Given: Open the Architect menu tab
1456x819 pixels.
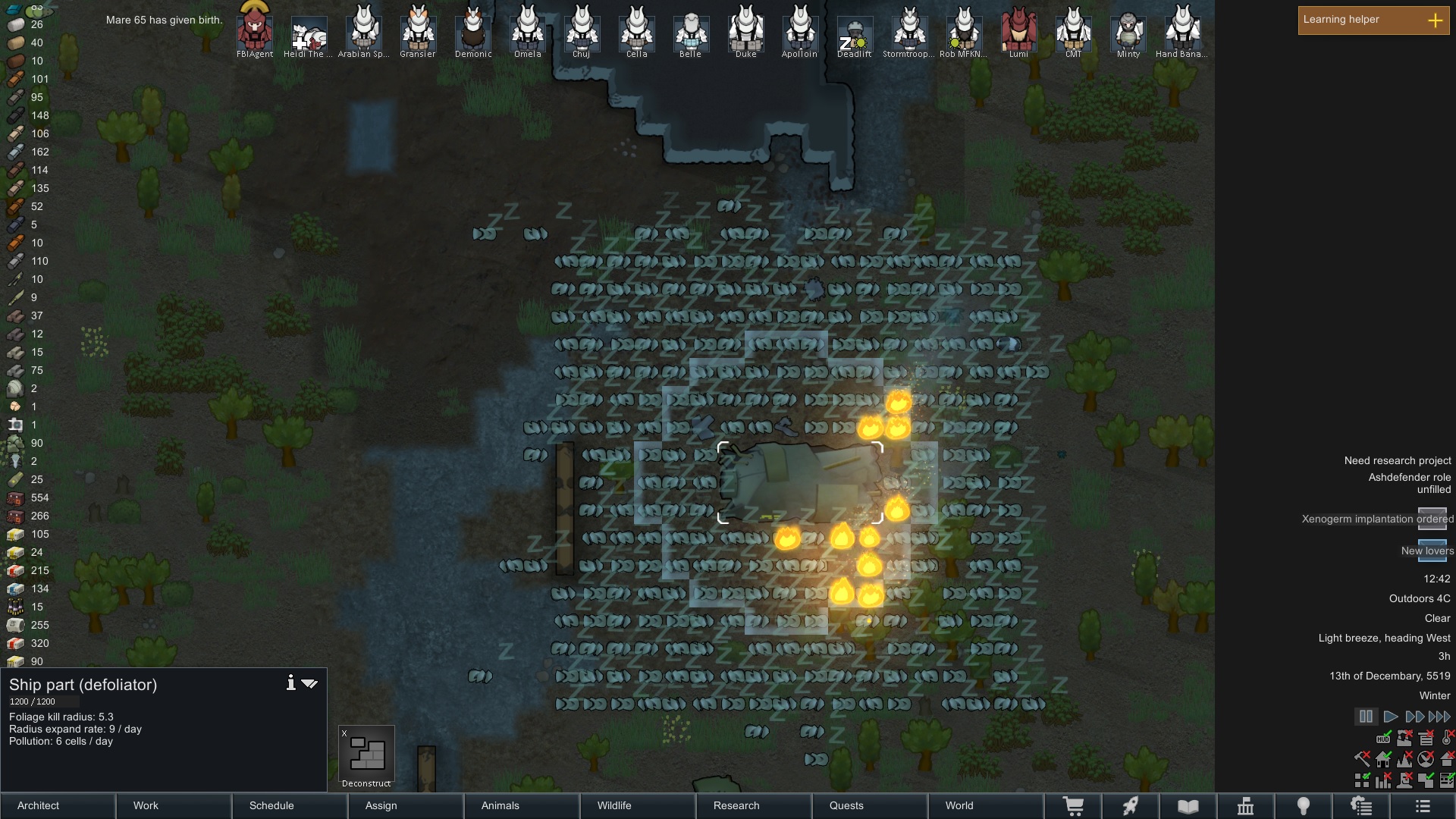Looking at the screenshot, I should [37, 805].
